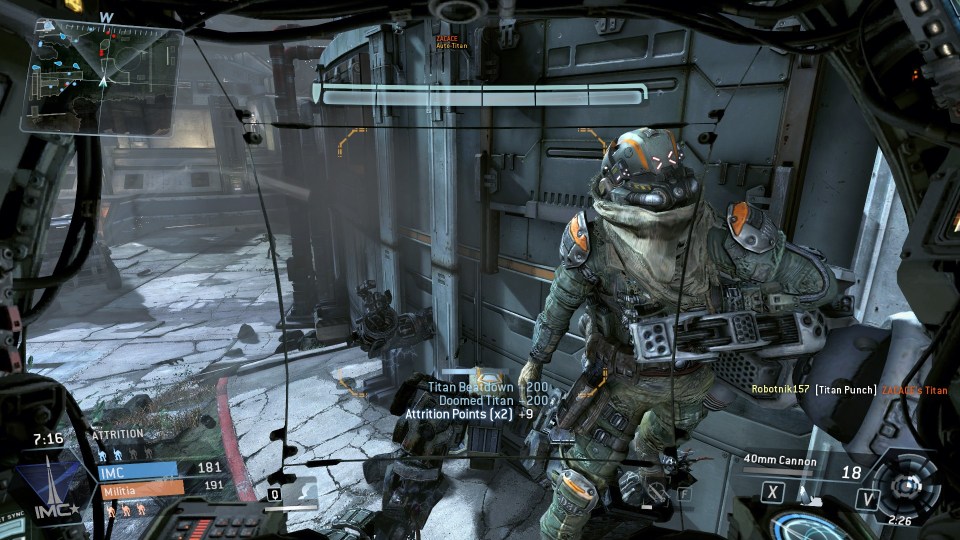Click the Robotnik157 Titan Punch kill feed entry
The width and height of the screenshot is (960, 540).
[x=848, y=389]
